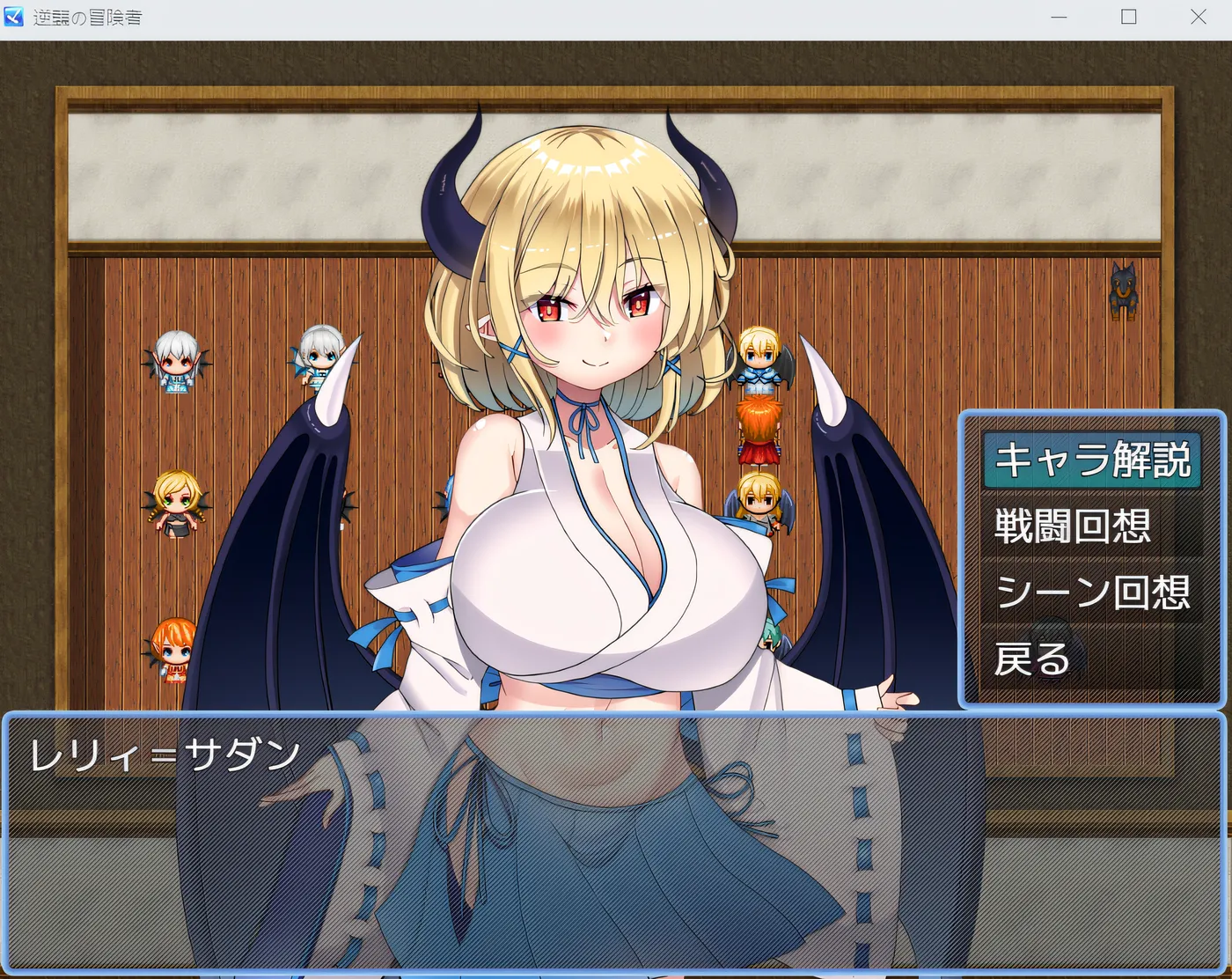Close the game window
The image size is (1232, 979).
pos(1198,18)
